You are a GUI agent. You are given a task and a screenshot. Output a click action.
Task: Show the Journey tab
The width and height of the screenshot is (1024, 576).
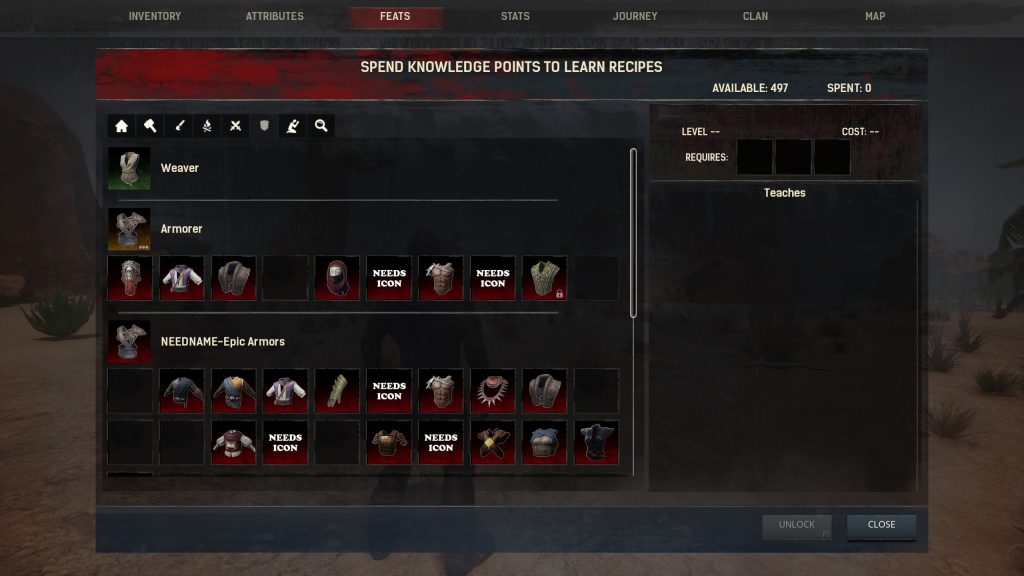tap(635, 16)
